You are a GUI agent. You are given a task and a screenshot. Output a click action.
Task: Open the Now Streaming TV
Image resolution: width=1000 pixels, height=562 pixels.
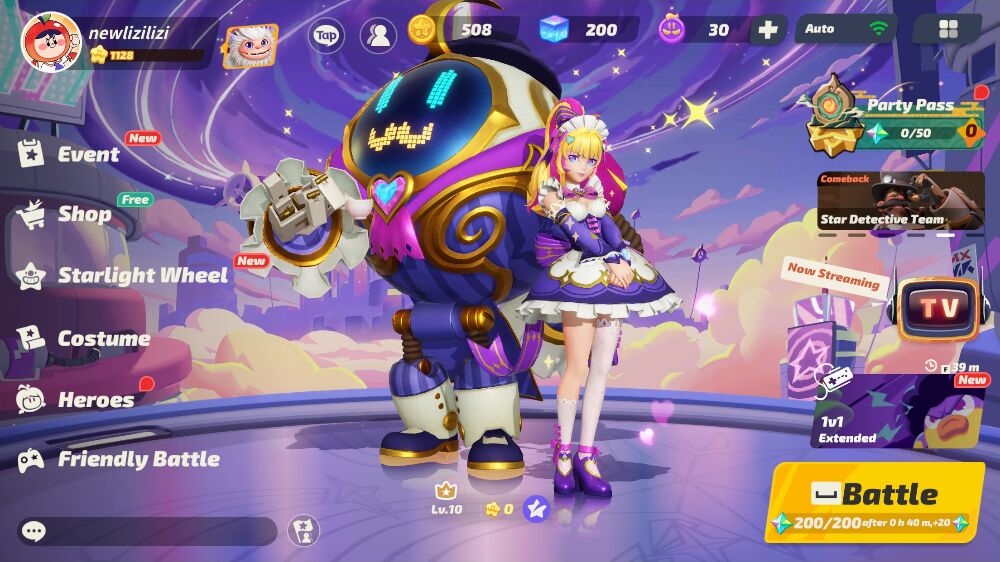(x=938, y=308)
